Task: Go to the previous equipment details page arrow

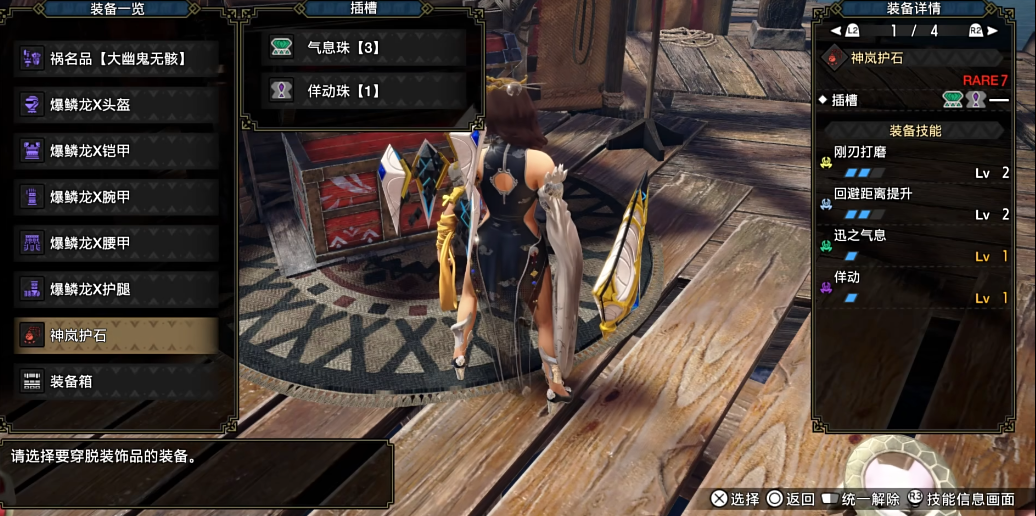Action: (835, 31)
